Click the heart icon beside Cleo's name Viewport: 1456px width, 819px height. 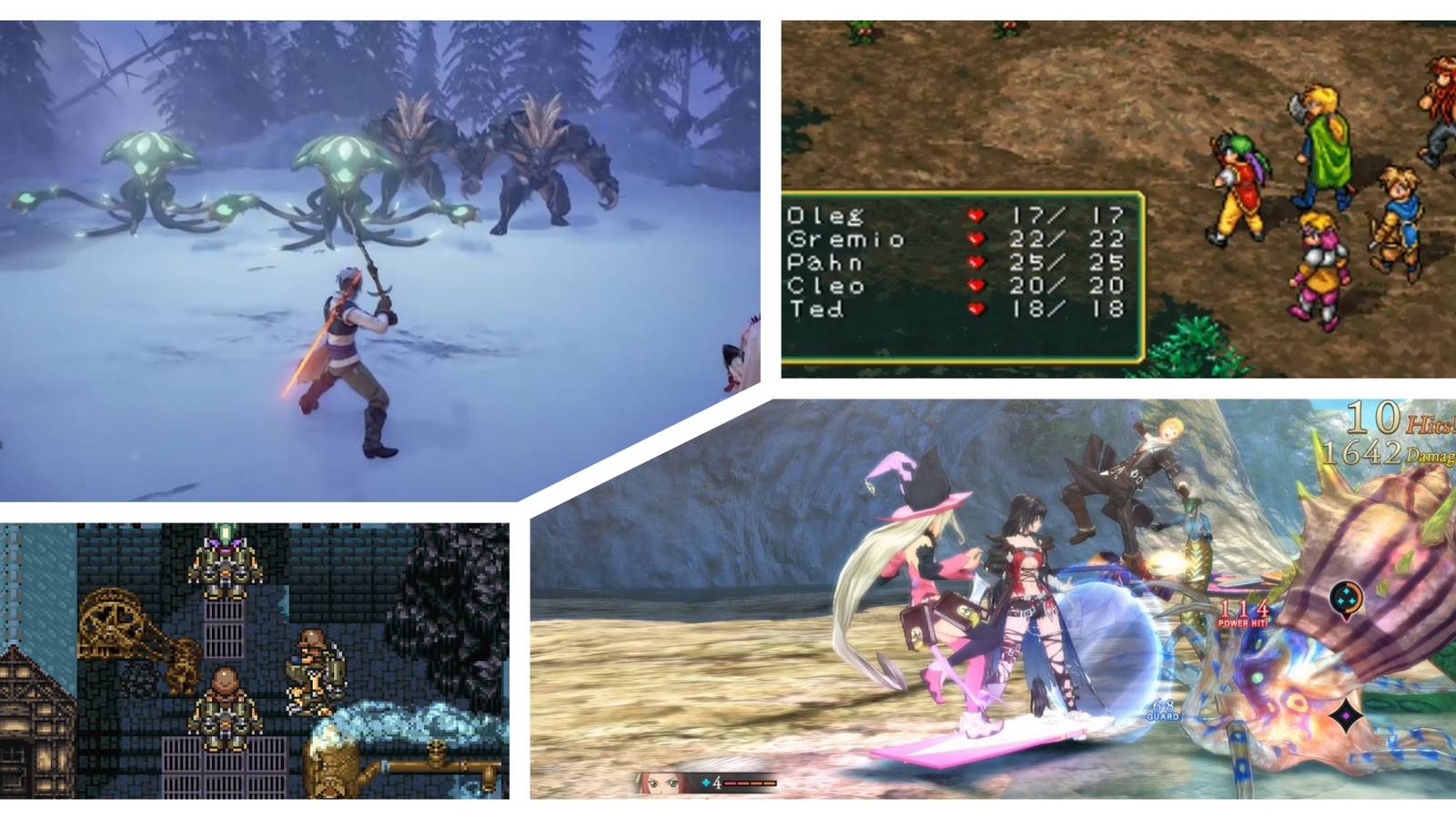(x=976, y=285)
